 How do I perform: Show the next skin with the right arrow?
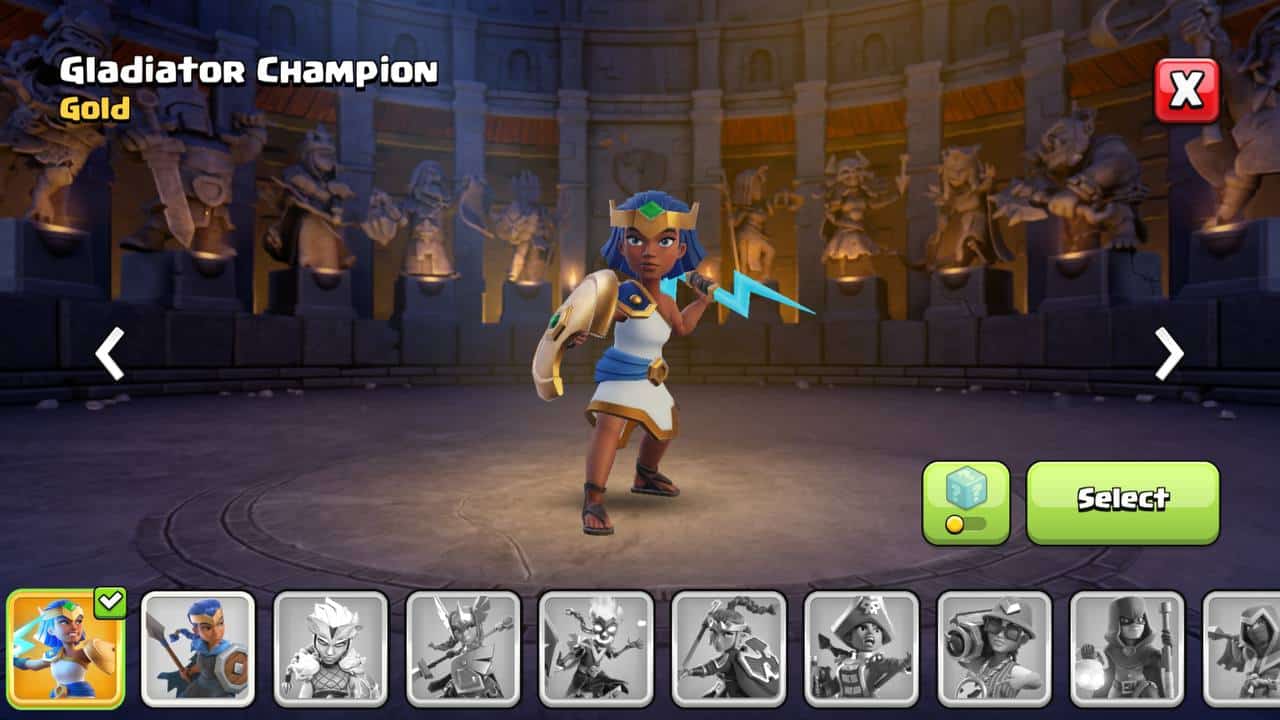1169,354
